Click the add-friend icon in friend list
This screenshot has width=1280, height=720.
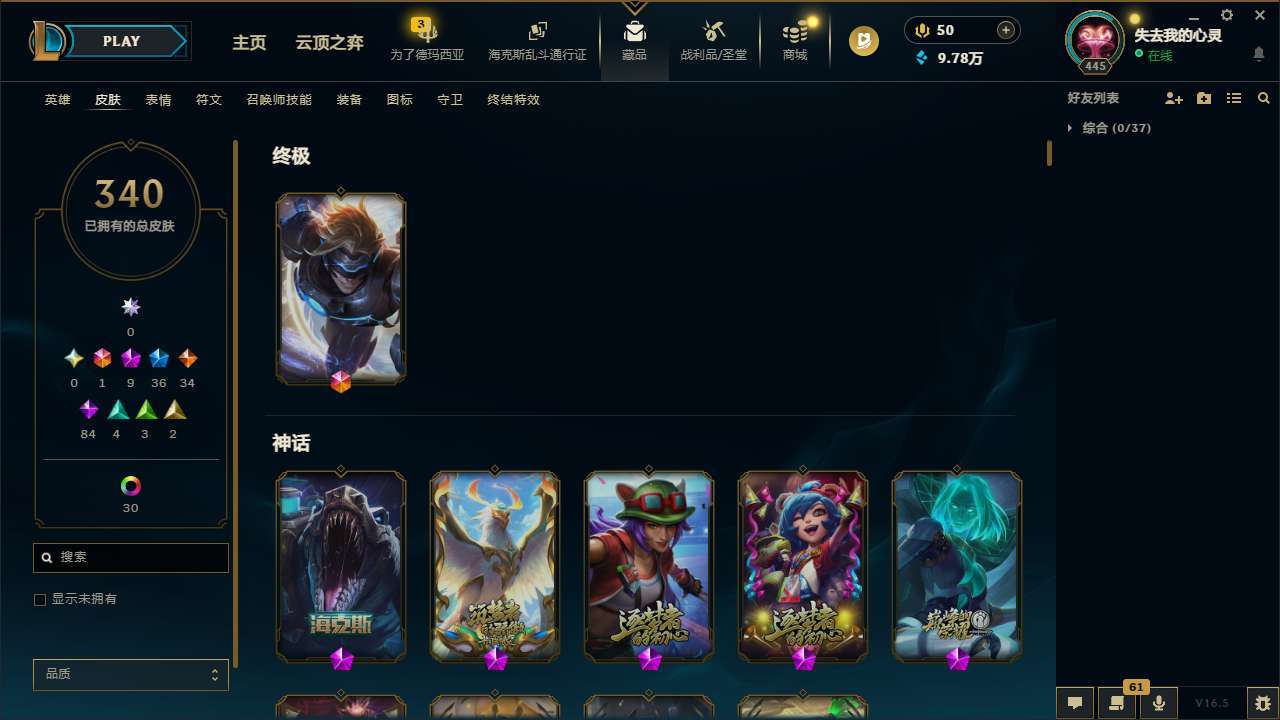click(x=1174, y=98)
